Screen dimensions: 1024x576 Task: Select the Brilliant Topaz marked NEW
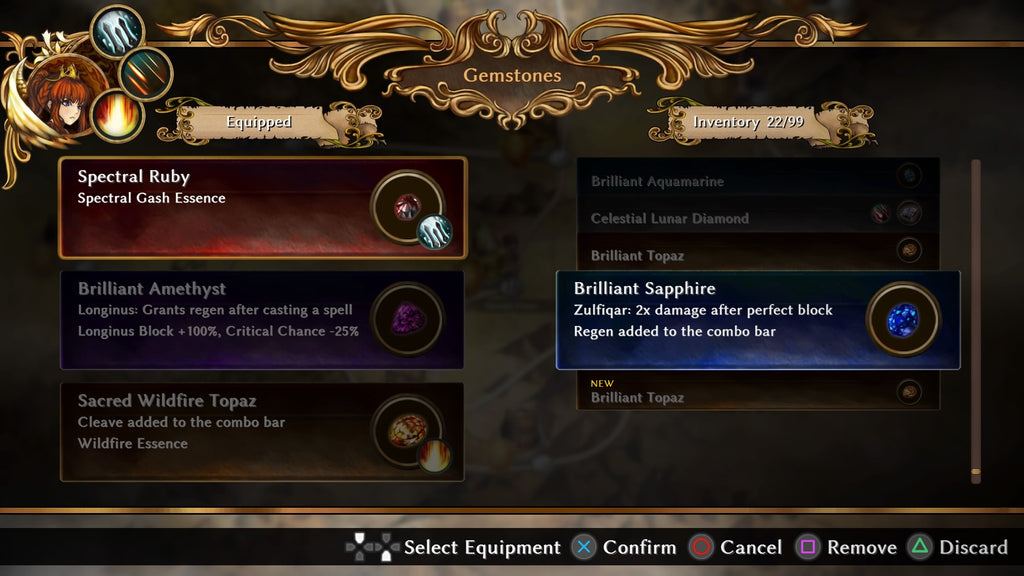(x=740, y=392)
